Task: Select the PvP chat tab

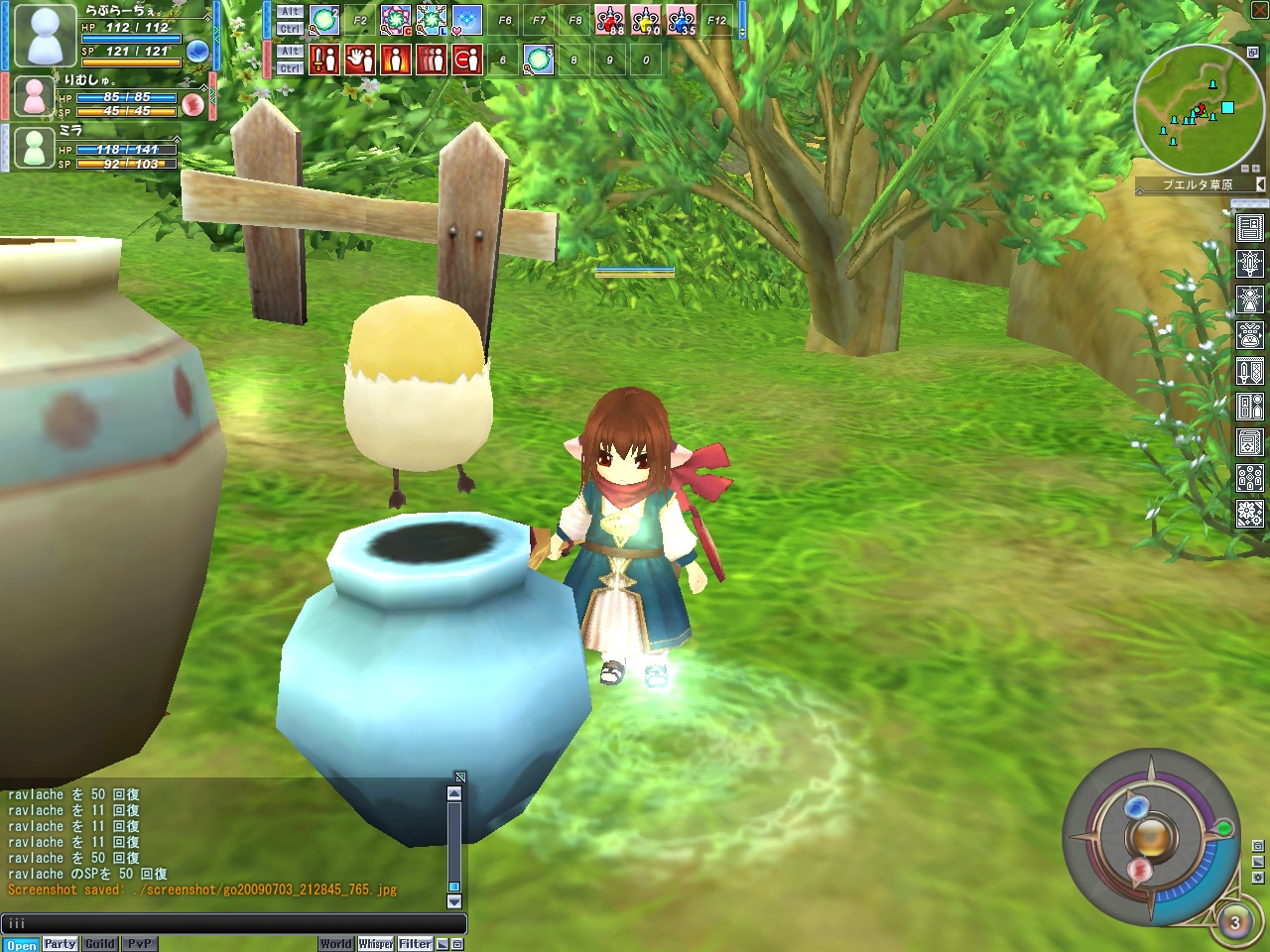Action: click(139, 944)
